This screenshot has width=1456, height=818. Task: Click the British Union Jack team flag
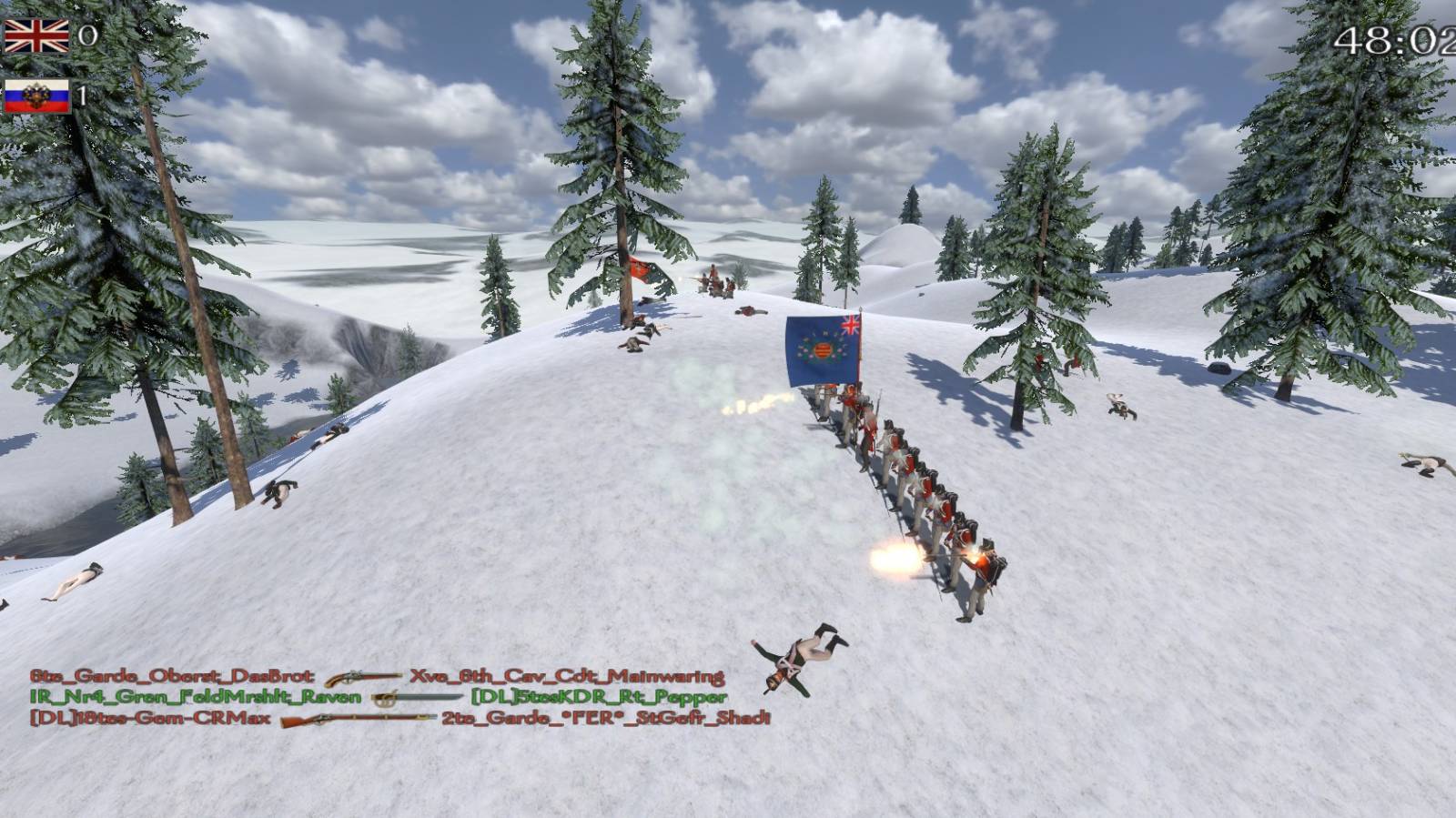click(36, 36)
